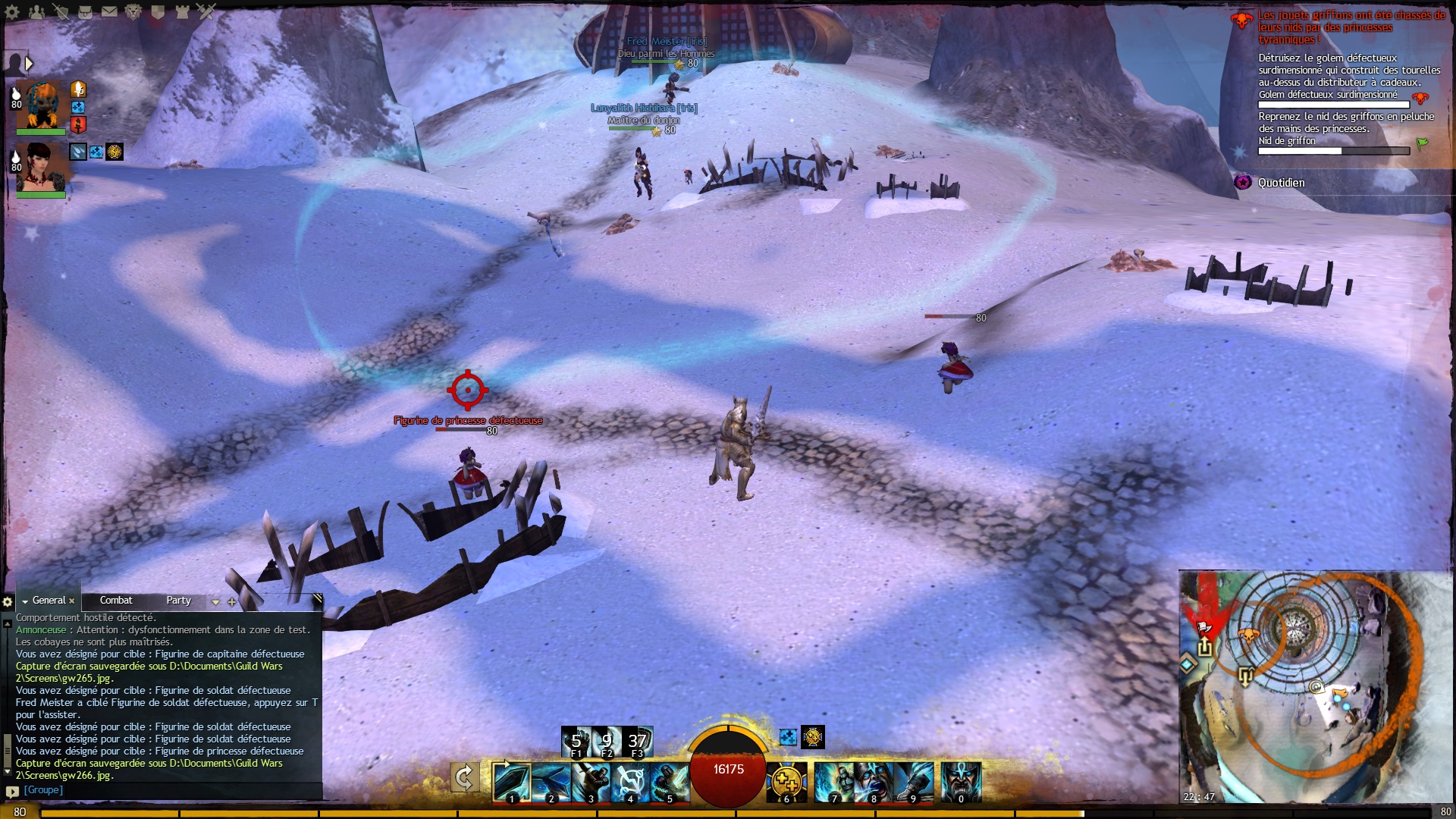Open the Quotidien daily tracker entry
This screenshot has width=1456, height=819.
tap(1281, 183)
